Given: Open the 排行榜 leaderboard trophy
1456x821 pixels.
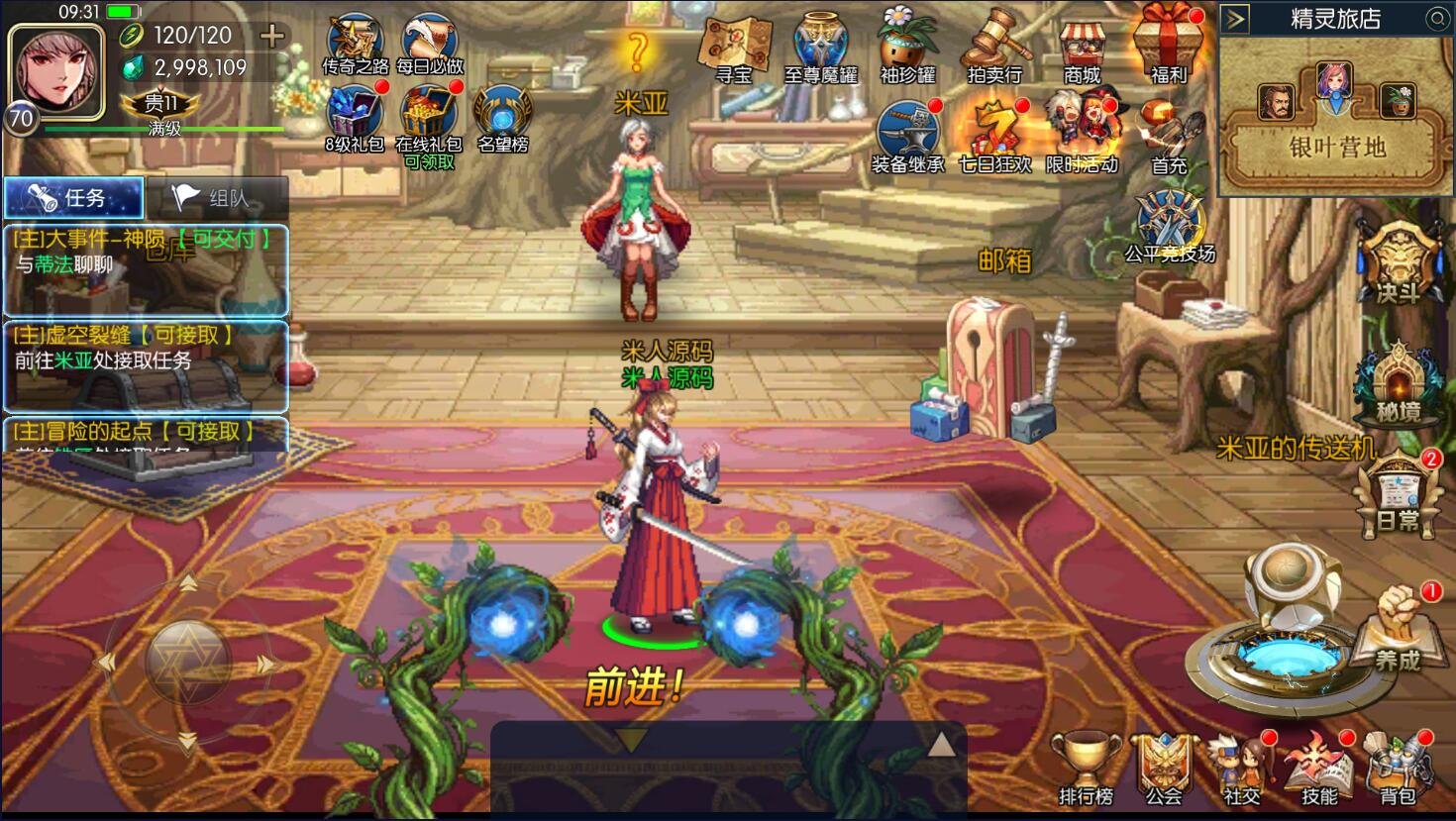Looking at the screenshot, I should tap(1086, 769).
